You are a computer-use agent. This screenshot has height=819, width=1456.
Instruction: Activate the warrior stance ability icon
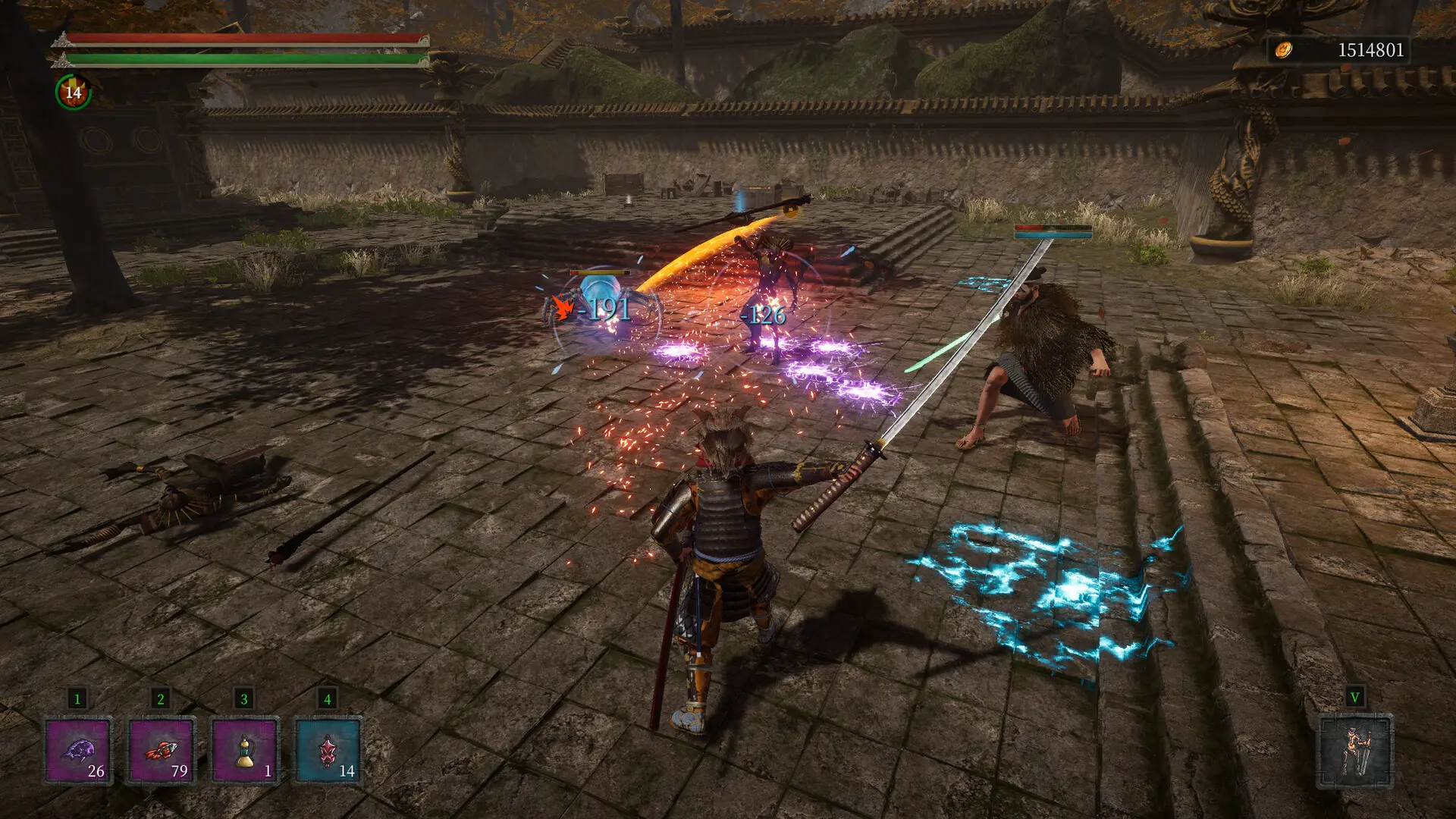(x=1355, y=751)
